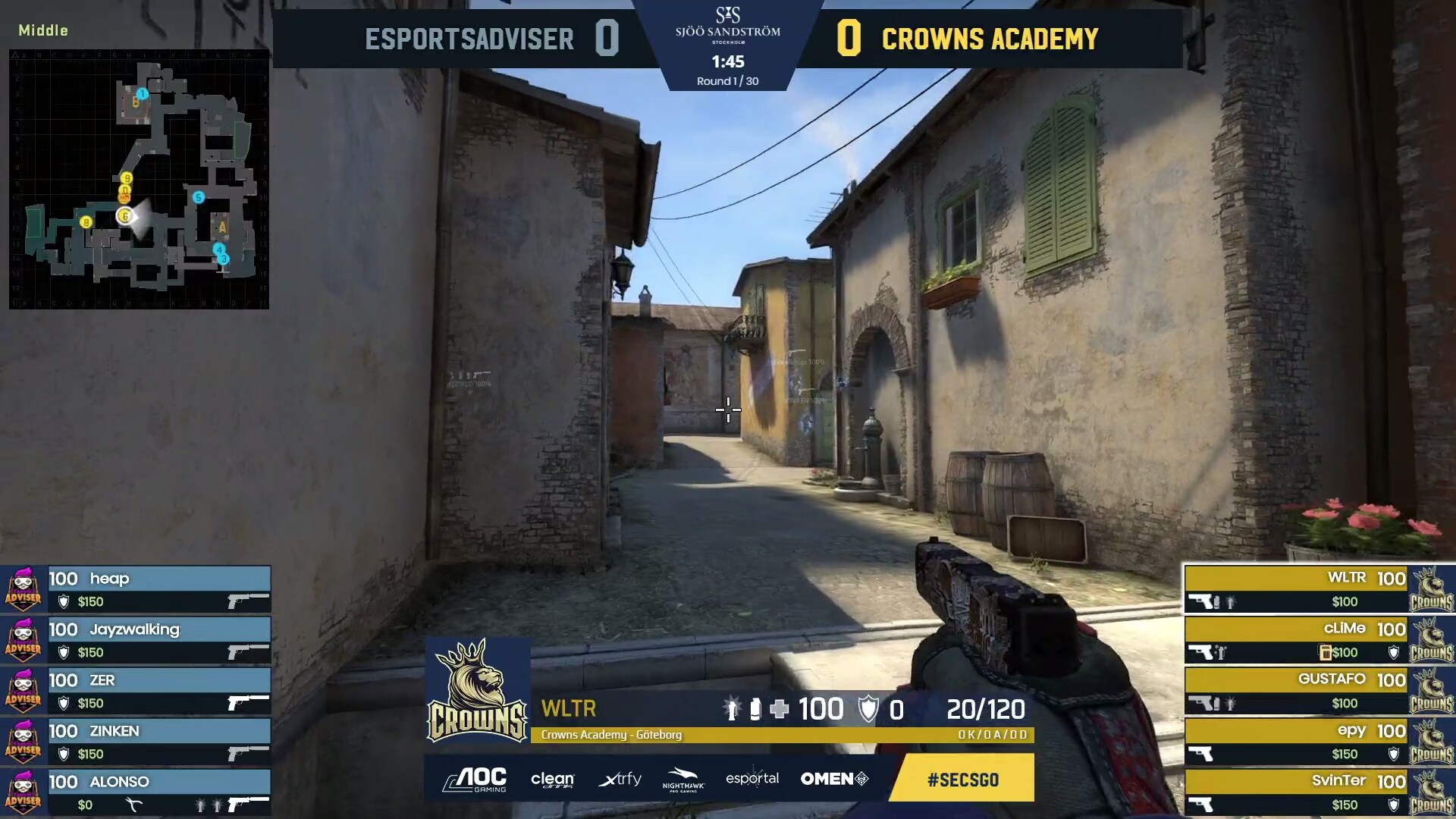
Task: Click the helmet-and-armor icon in WLTR's stats bar
Action: tap(868, 709)
